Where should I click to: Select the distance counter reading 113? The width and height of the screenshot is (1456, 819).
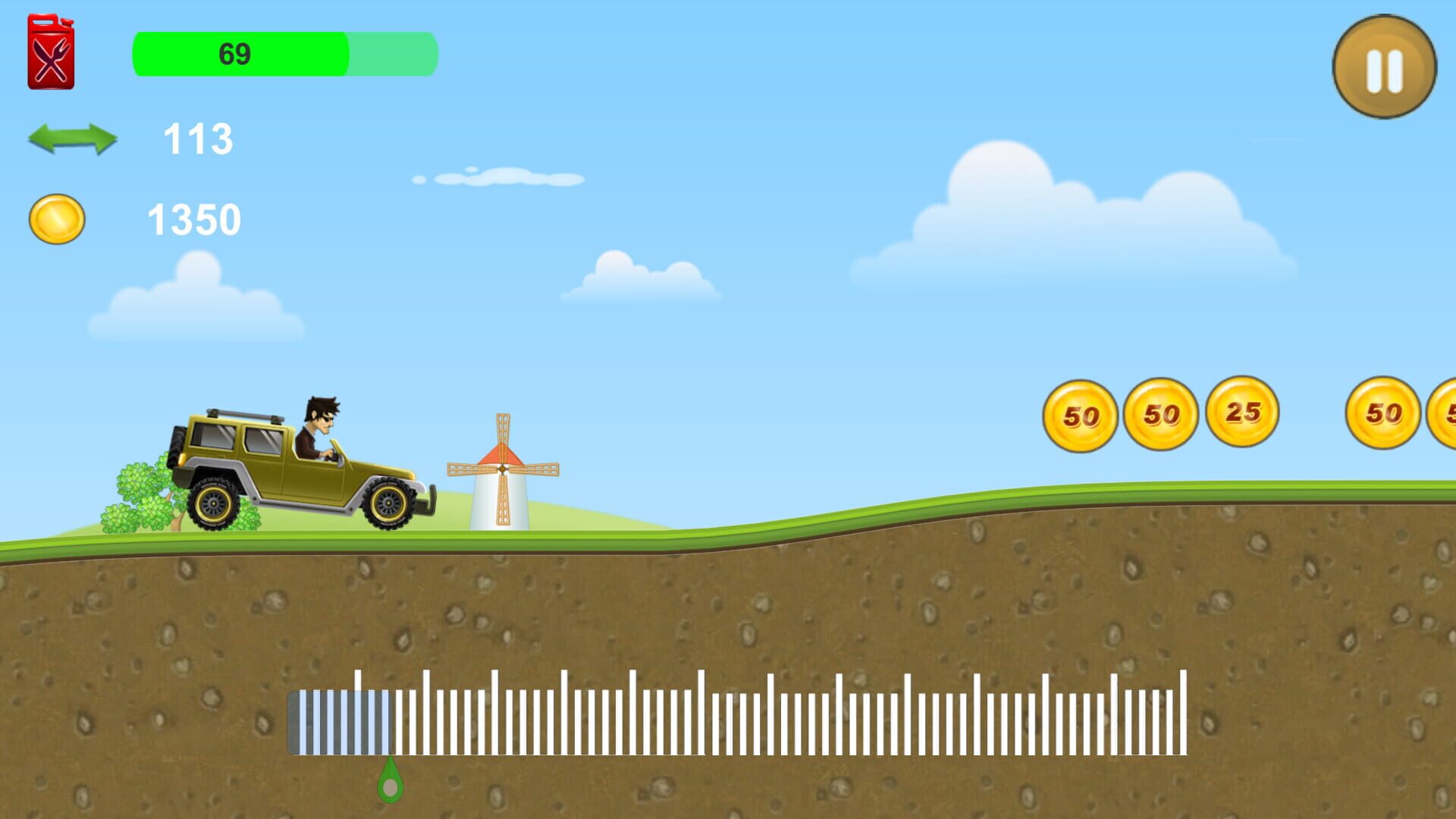pos(197,140)
